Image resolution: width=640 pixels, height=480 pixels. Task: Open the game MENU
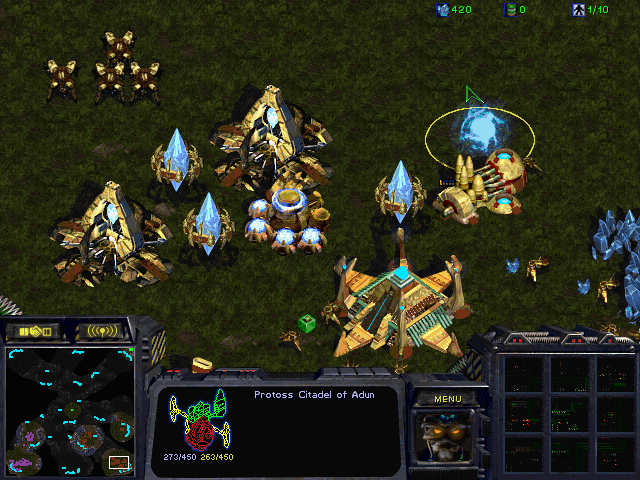[x=448, y=399]
